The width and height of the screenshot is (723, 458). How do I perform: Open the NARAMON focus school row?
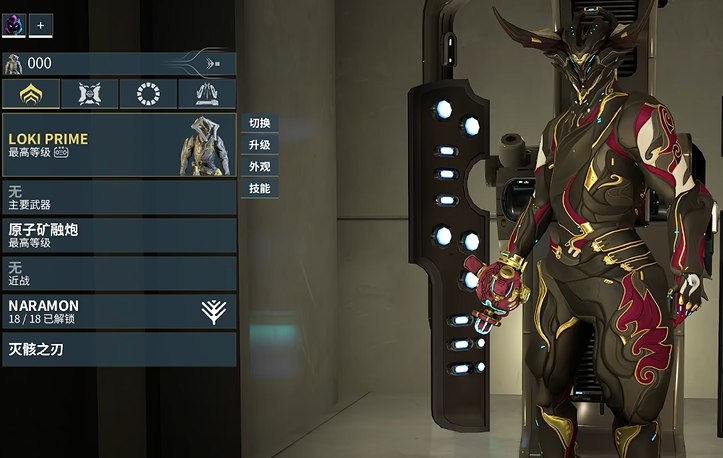point(118,311)
